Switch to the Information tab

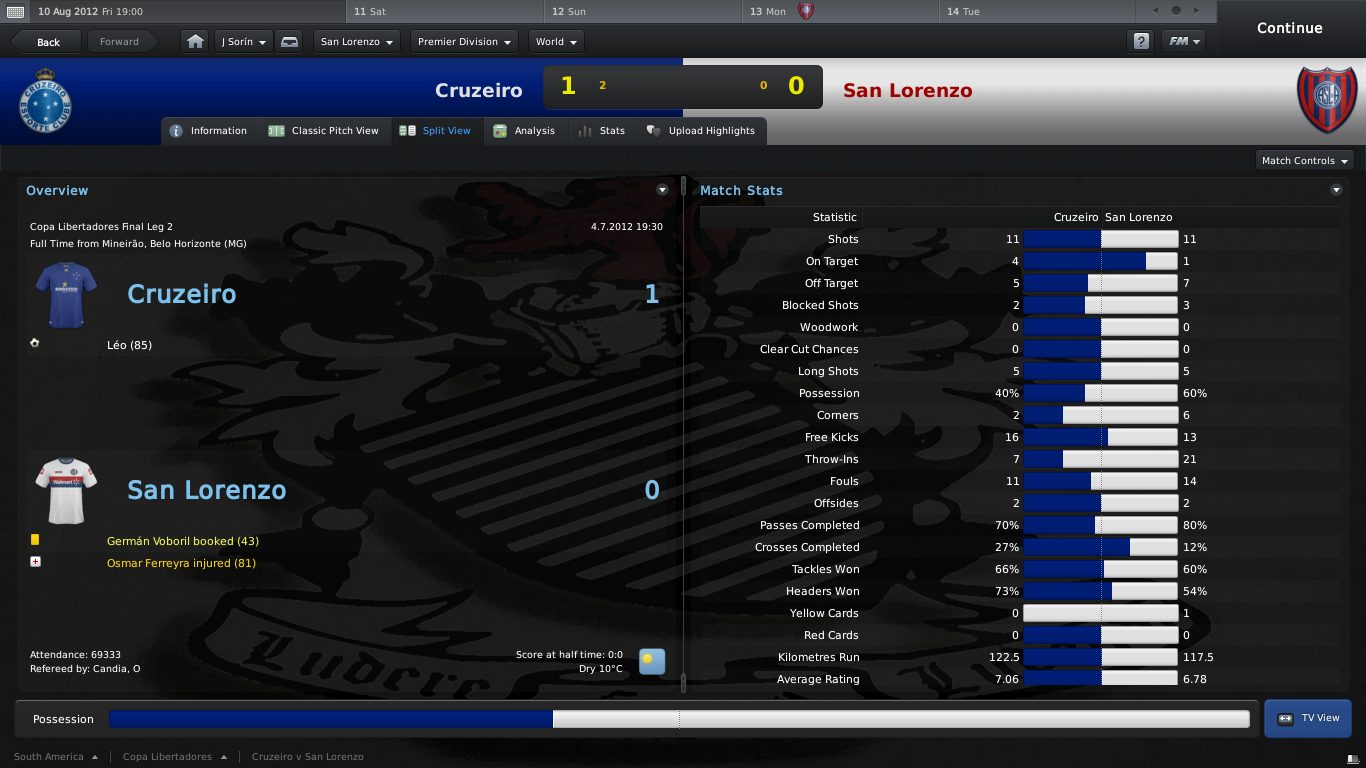209,131
